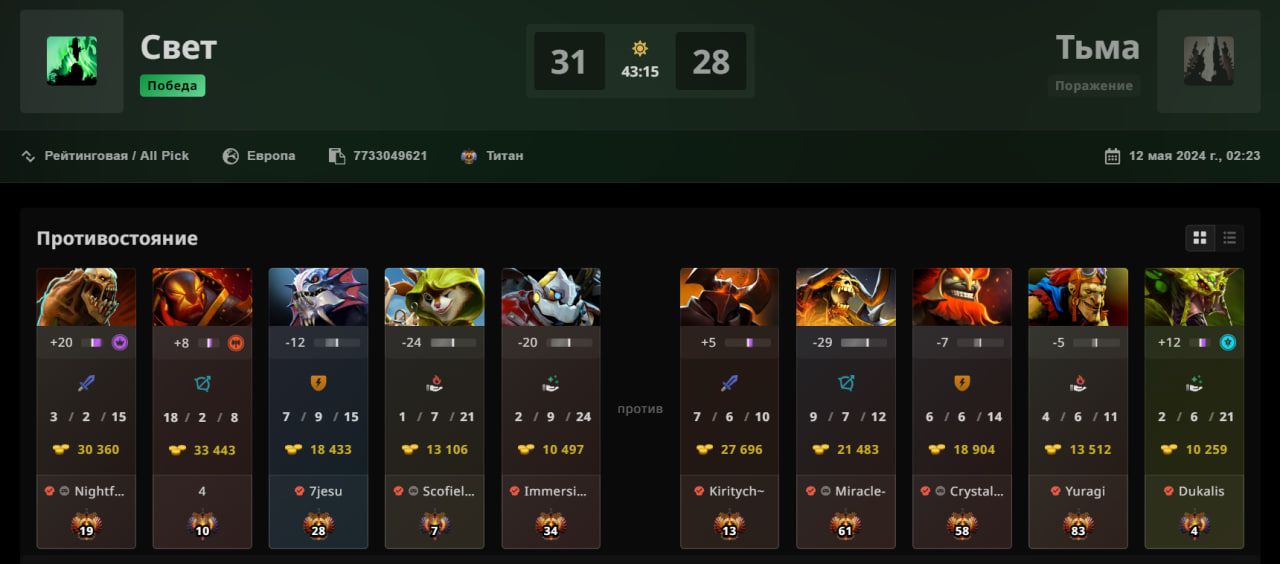Open player Kiritych~'s profile
1280x564 pixels.
(x=737, y=491)
